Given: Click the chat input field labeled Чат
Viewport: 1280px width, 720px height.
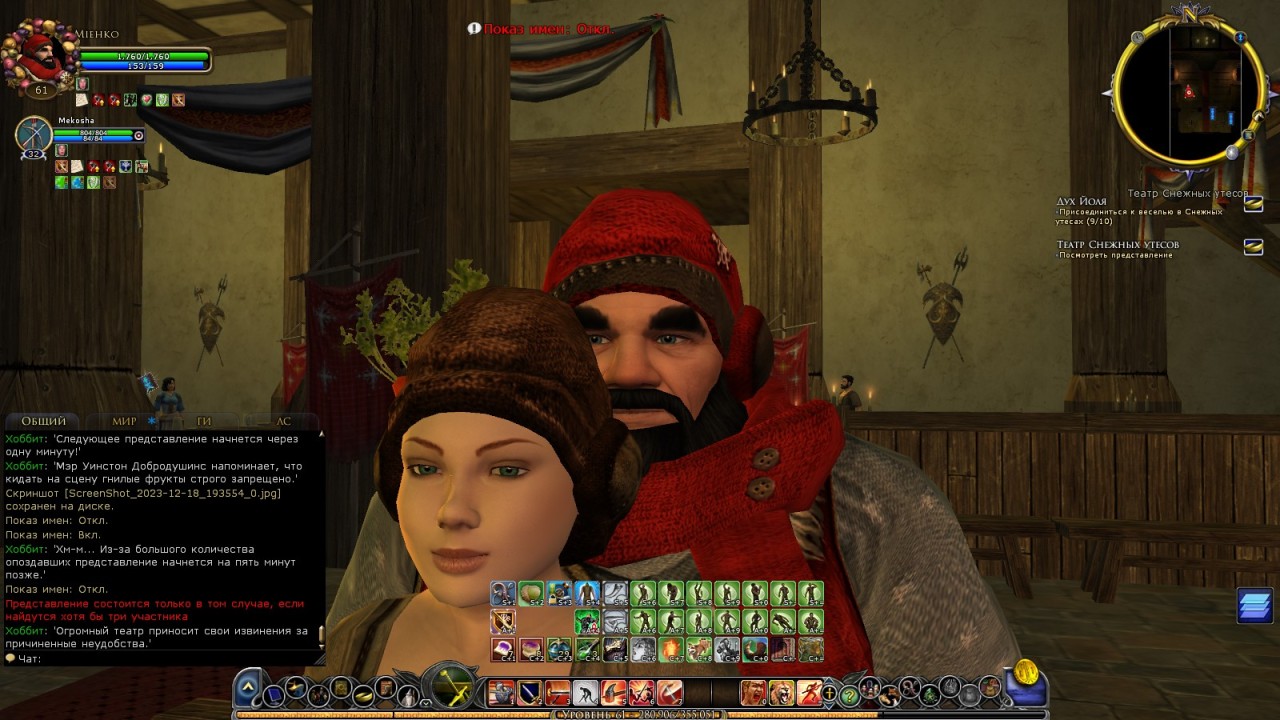Looking at the screenshot, I should (165, 659).
